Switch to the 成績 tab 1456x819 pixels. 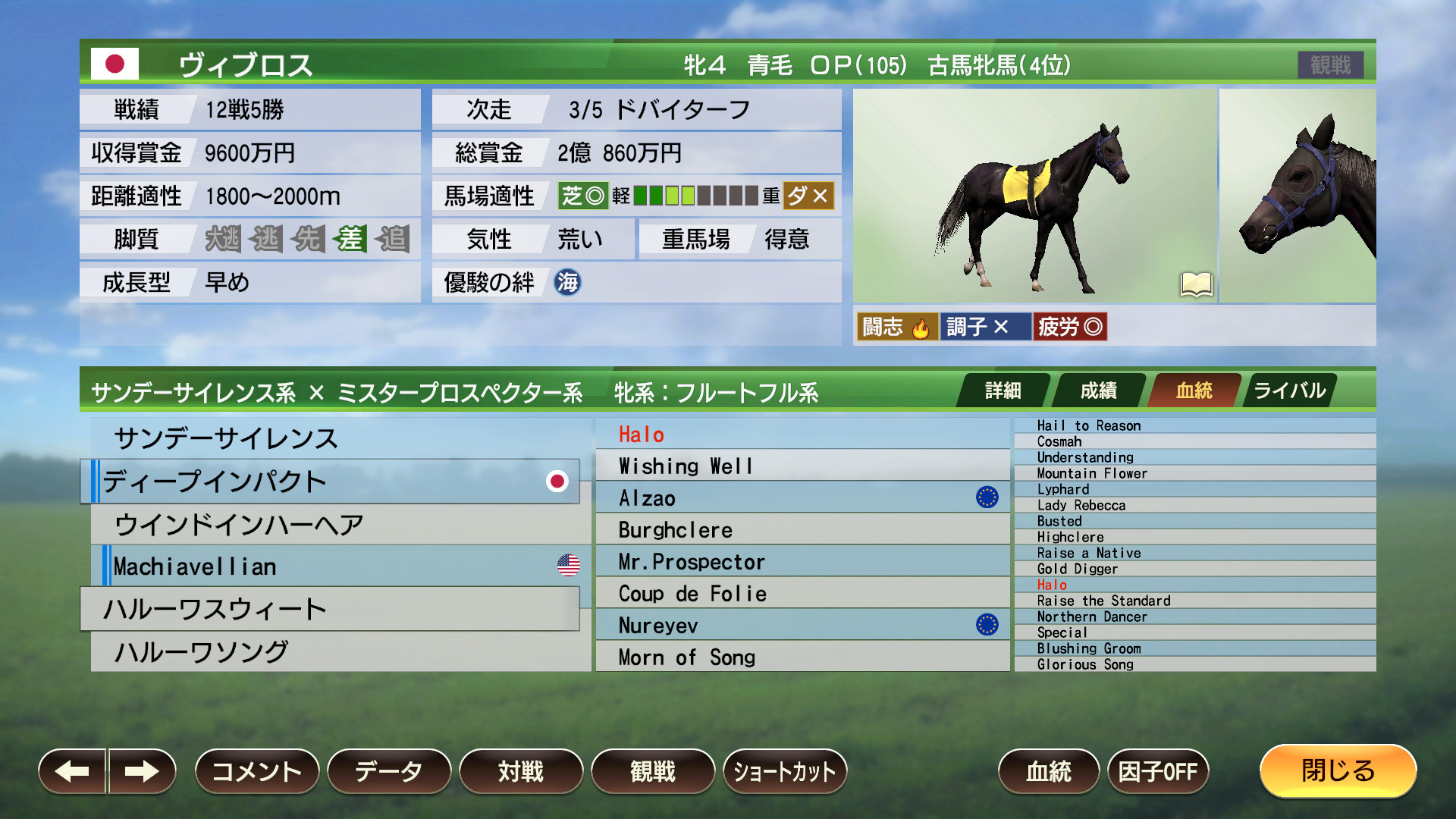click(1098, 391)
